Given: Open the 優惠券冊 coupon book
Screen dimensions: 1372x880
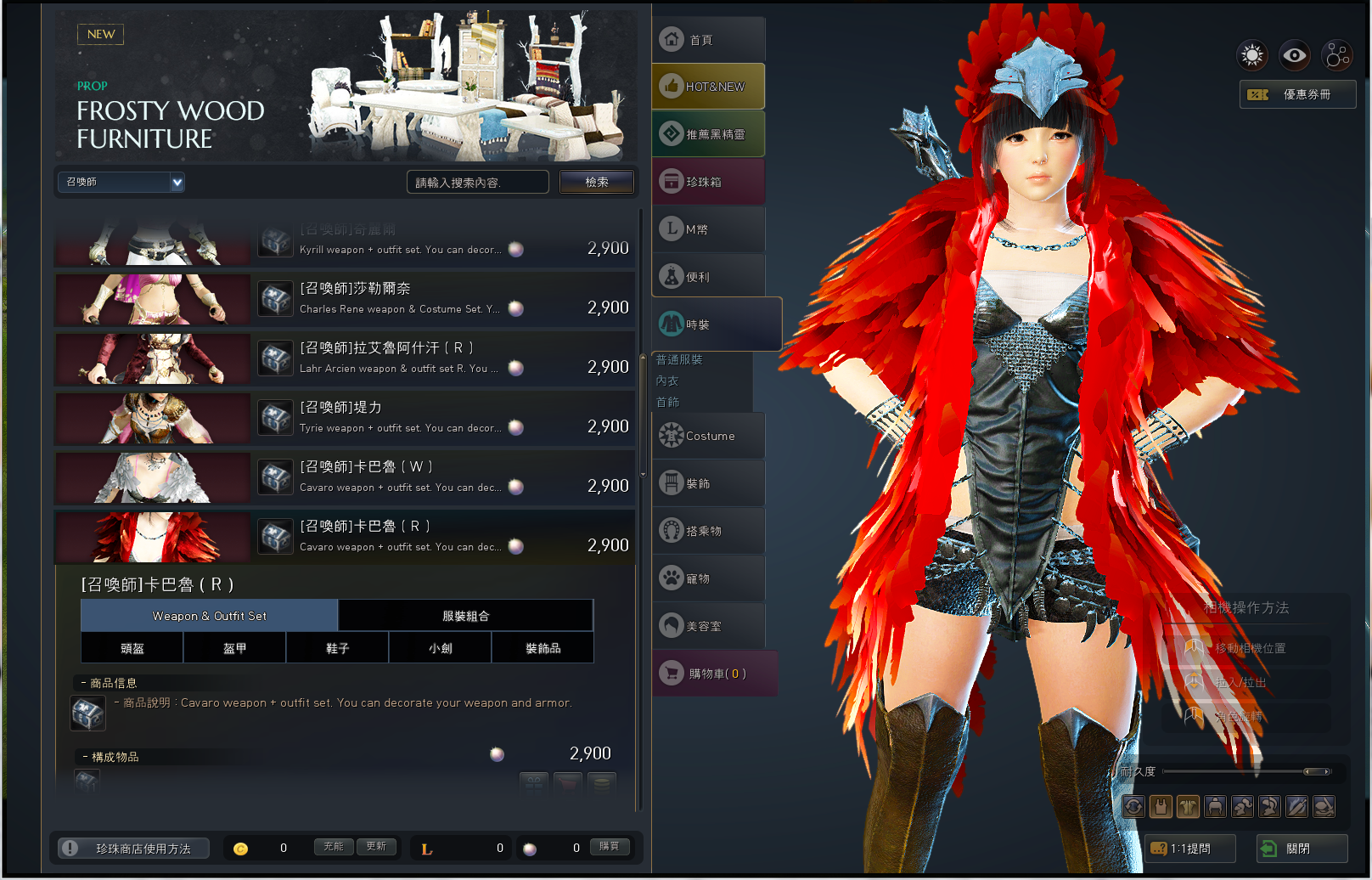Looking at the screenshot, I should tap(1297, 94).
